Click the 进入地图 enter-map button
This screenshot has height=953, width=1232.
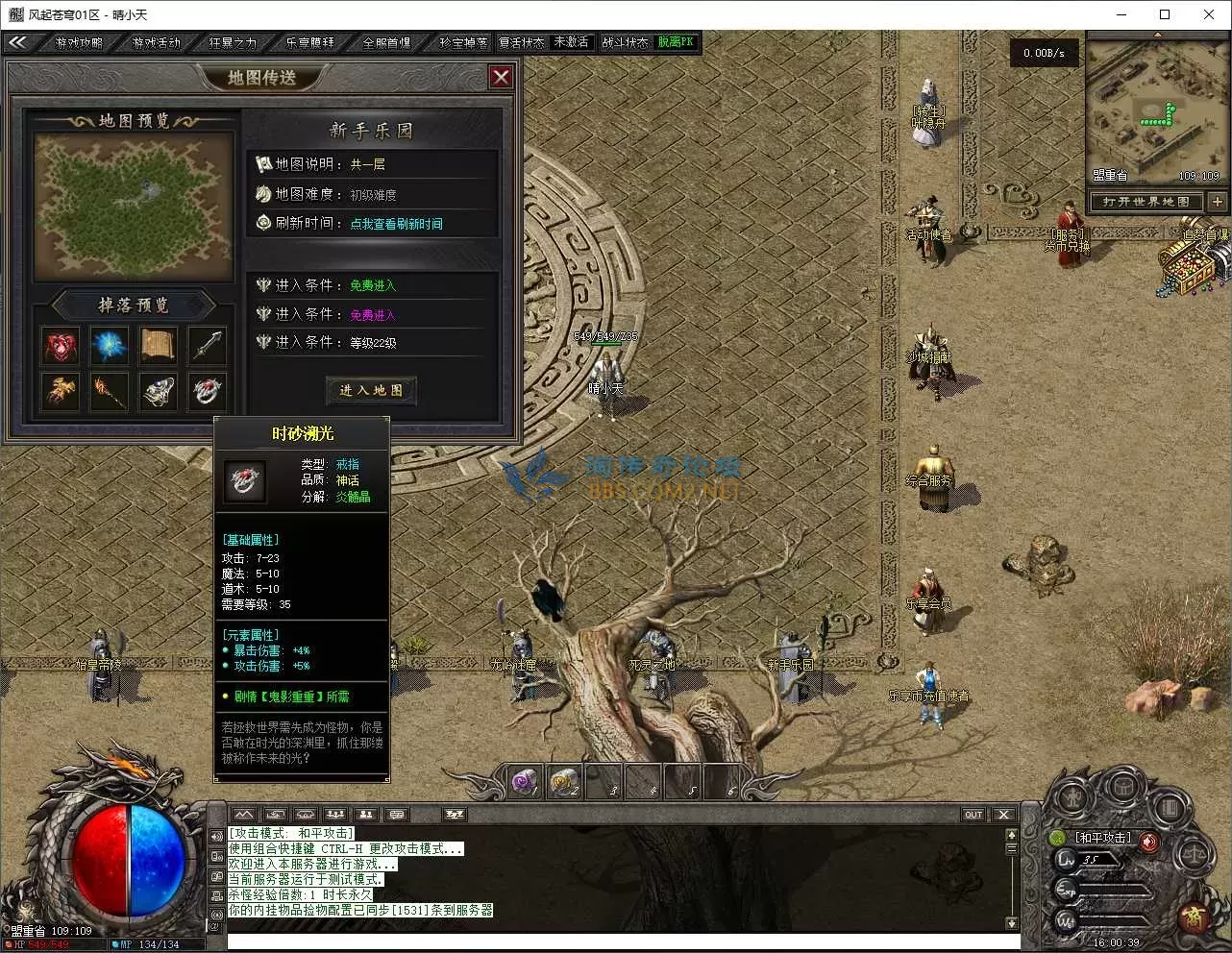(x=371, y=390)
